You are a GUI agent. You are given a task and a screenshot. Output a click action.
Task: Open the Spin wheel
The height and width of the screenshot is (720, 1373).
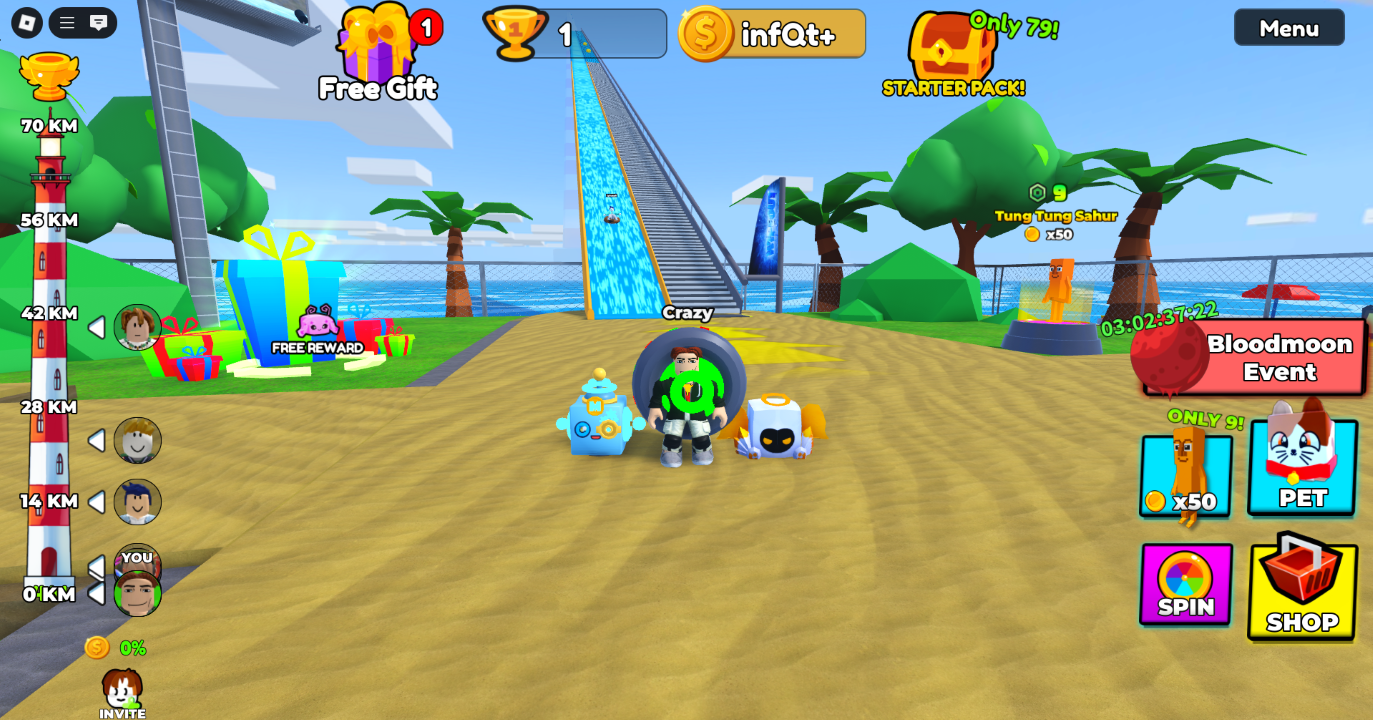(x=1186, y=585)
